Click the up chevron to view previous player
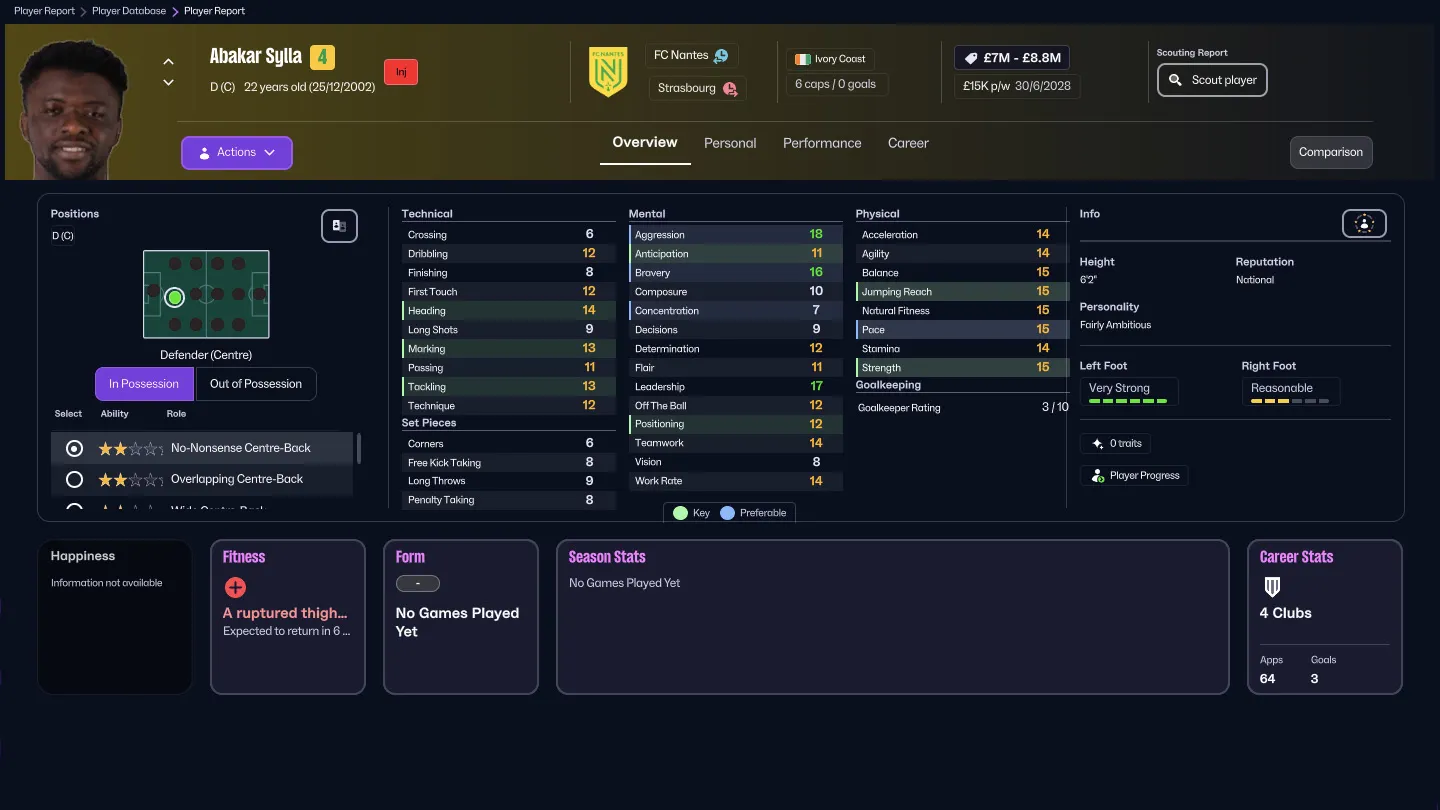Screen dimensions: 1440x810 pyautogui.click(x=168, y=61)
